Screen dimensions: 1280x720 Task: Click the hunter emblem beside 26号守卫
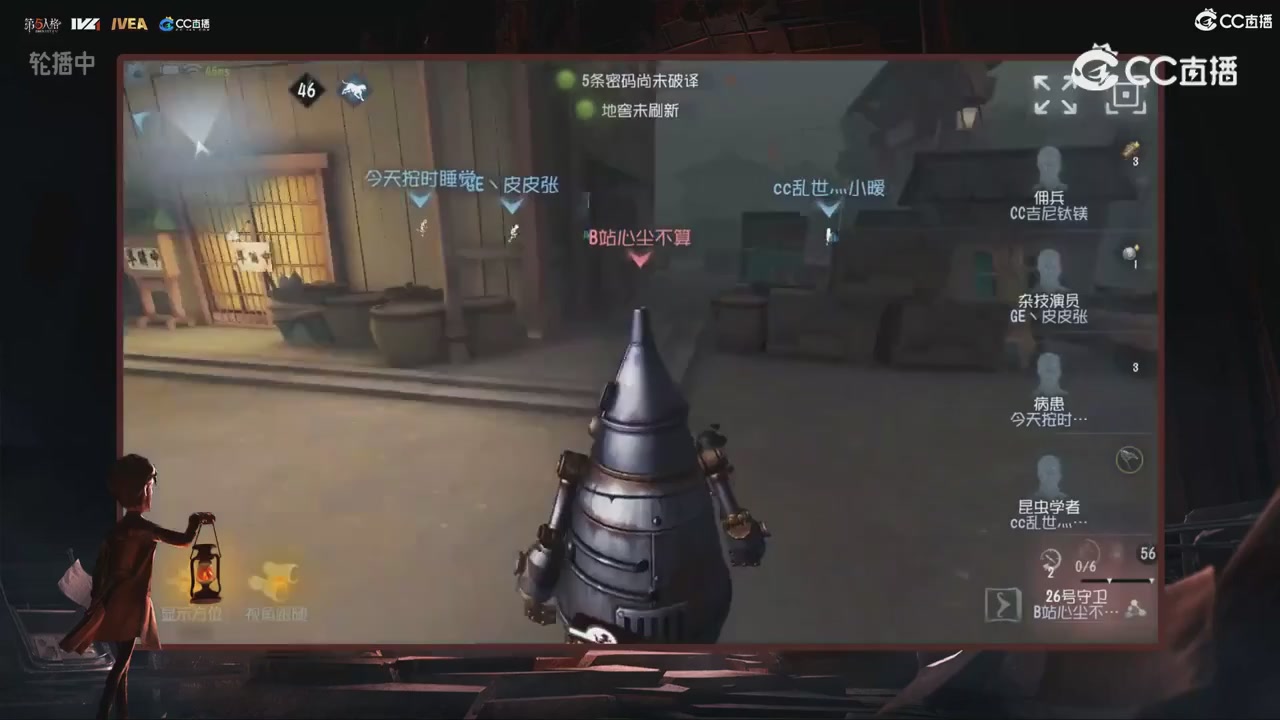coord(1136,608)
